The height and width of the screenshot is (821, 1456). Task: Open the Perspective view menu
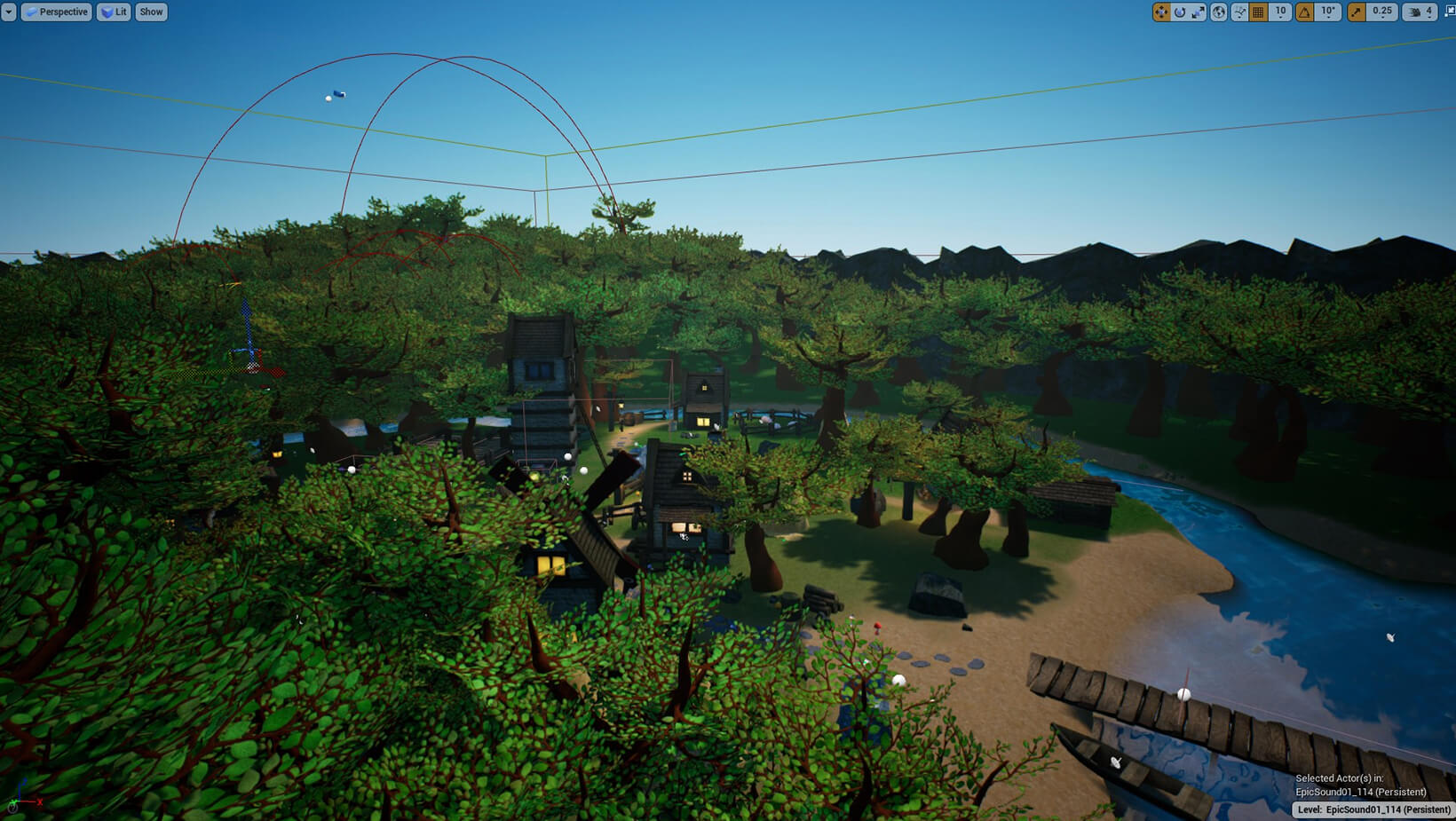57,12
